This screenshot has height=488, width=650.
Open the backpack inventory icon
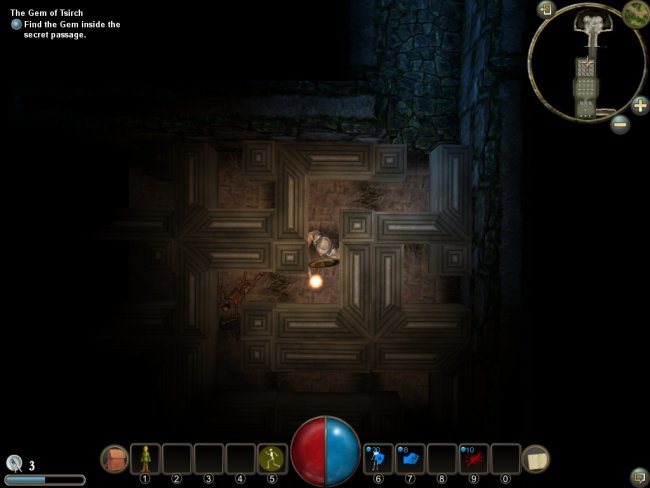coord(114,459)
